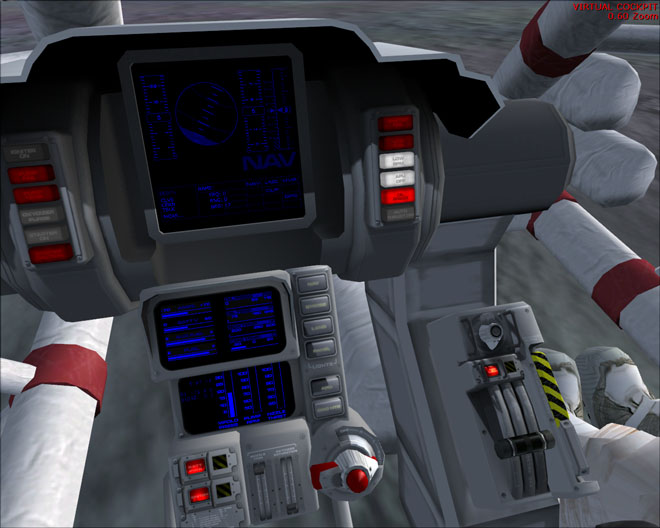660x528 pixels.
Task: Toggle the white Low RPM button
Action: pos(397,161)
